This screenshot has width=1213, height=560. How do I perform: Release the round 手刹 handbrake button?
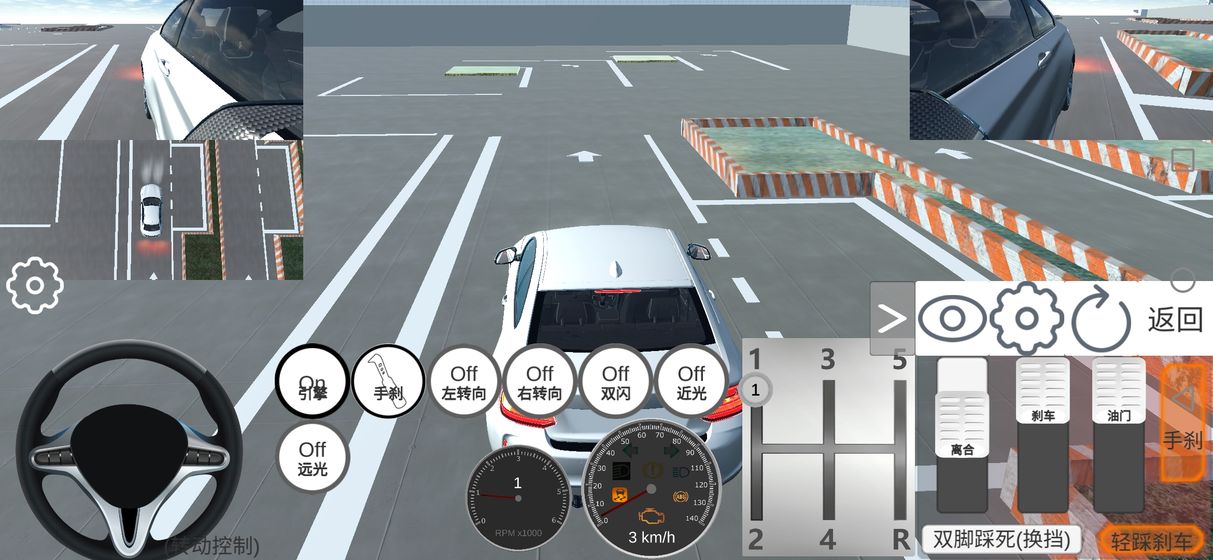[x=389, y=383]
